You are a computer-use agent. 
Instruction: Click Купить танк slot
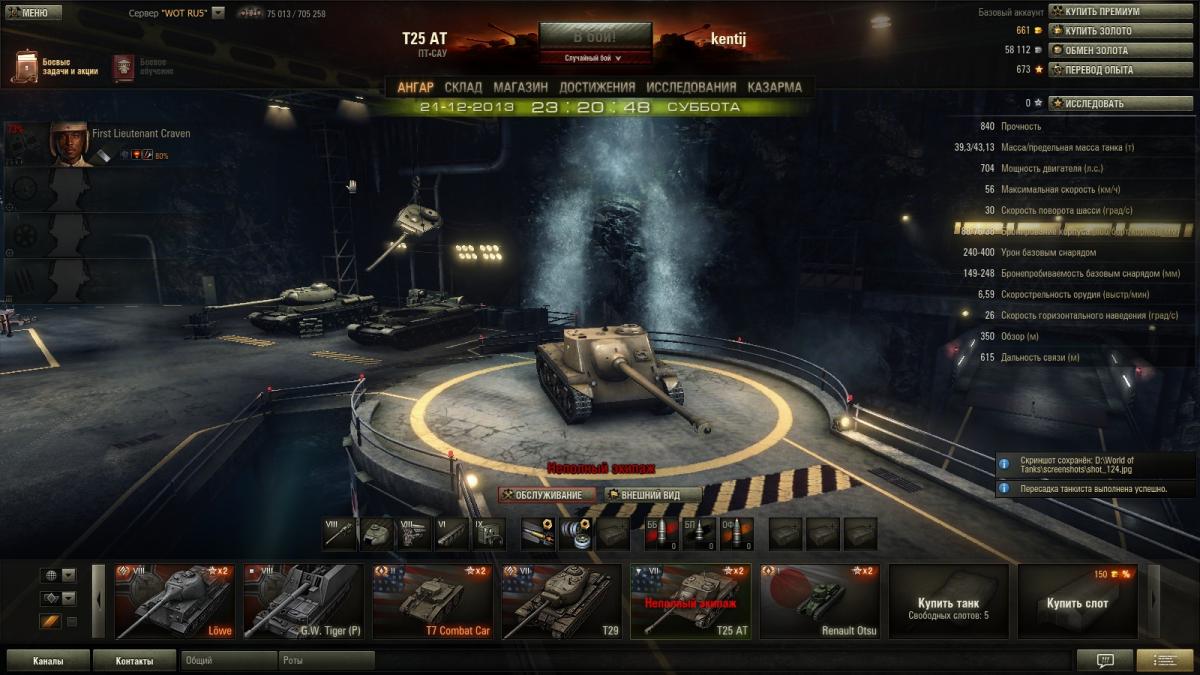pyautogui.click(x=948, y=601)
